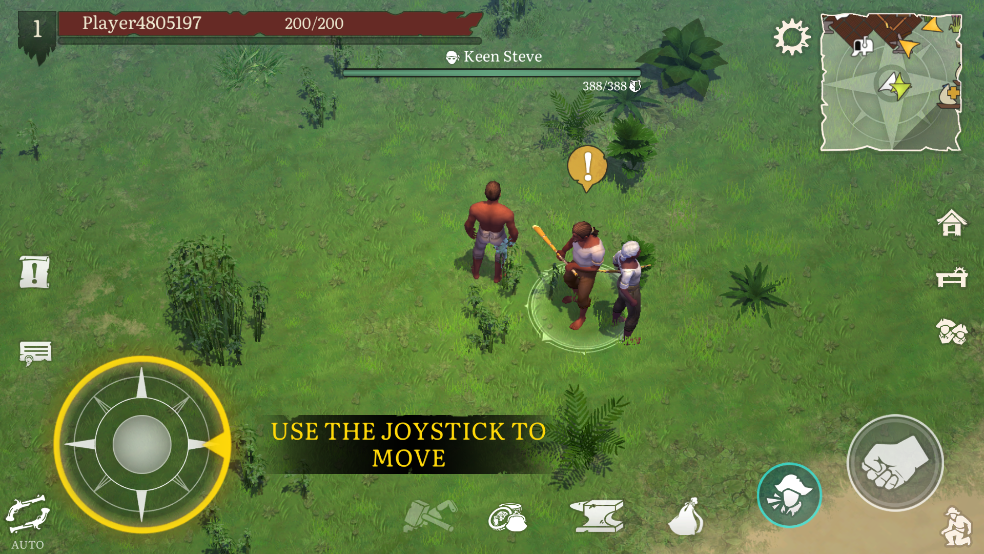Image resolution: width=984 pixels, height=554 pixels.
Task: Open the settings gear menu
Action: click(792, 39)
